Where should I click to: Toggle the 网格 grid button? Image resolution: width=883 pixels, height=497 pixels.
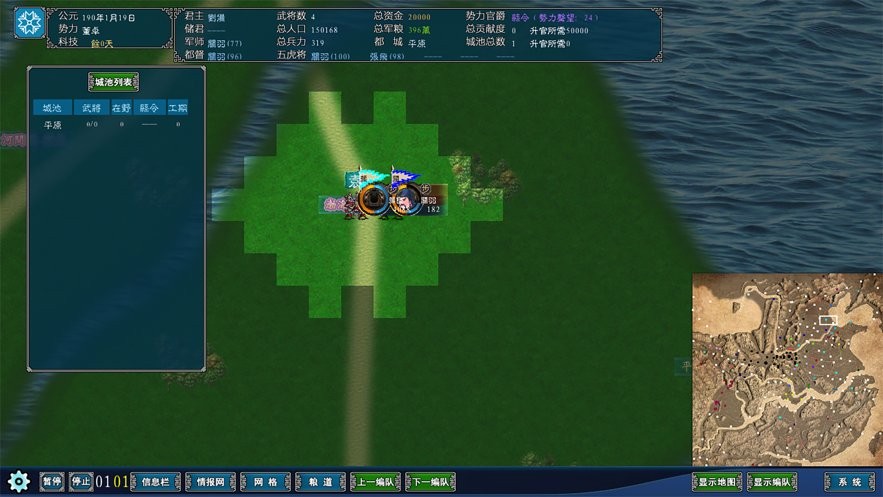point(265,482)
